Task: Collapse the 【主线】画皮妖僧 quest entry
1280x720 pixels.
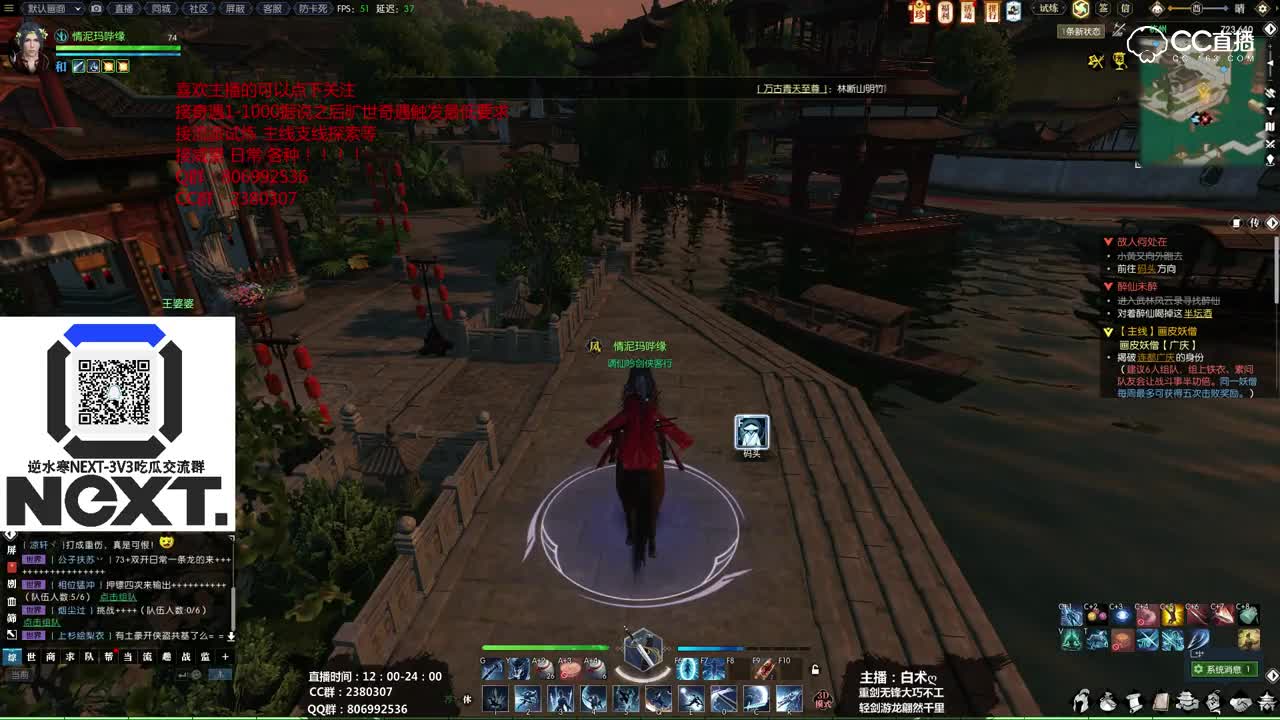Action: (x=1107, y=331)
